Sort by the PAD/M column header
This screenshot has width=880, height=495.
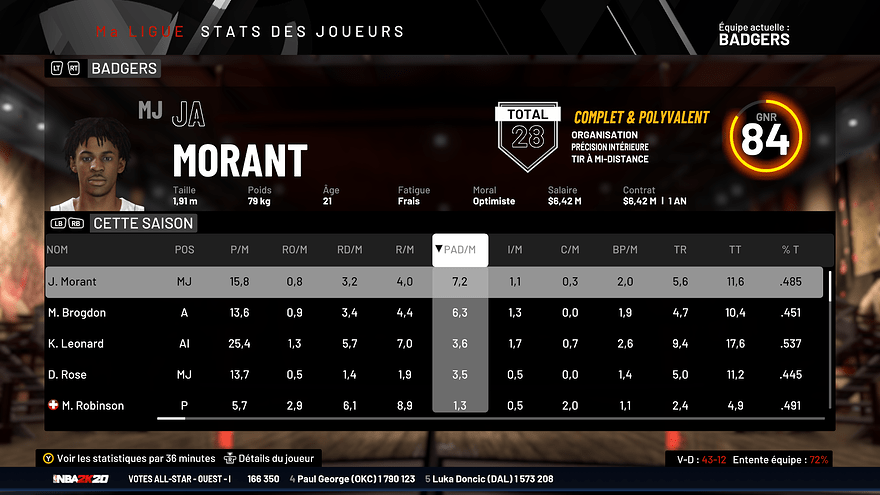click(460, 249)
